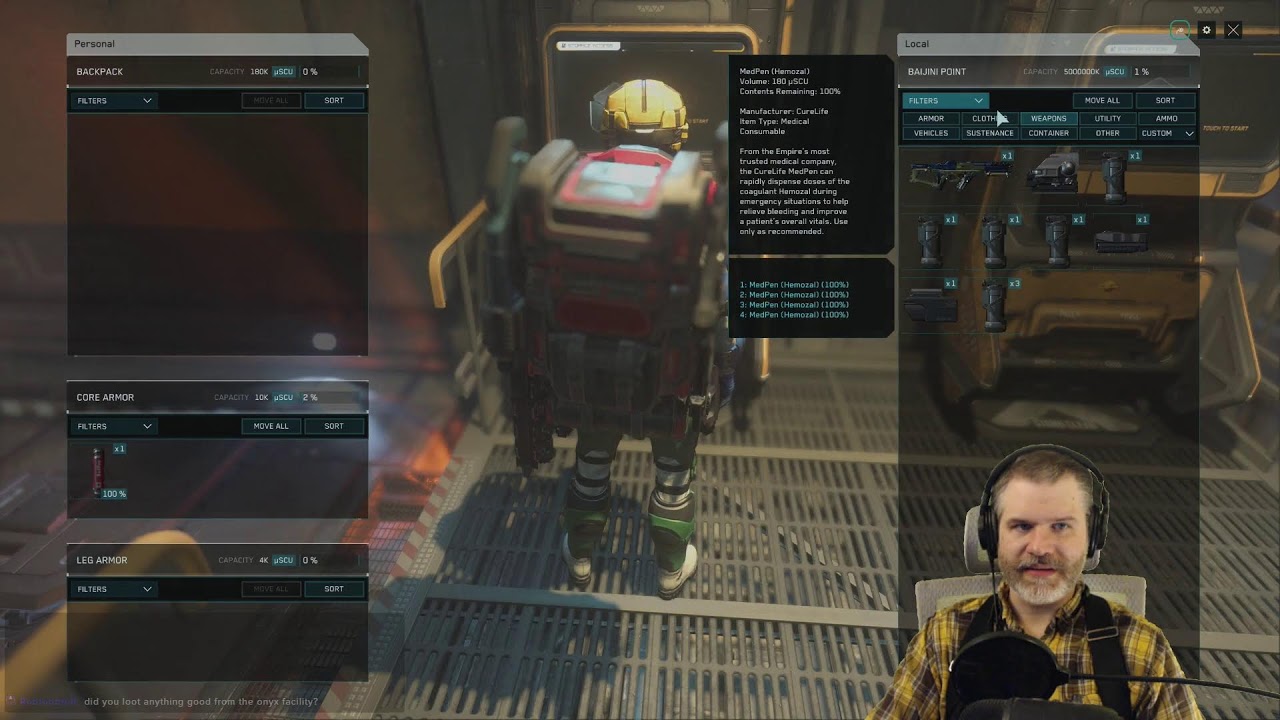Select the rifle in local inventory
The width and height of the screenshot is (1280, 720).
tap(958, 173)
